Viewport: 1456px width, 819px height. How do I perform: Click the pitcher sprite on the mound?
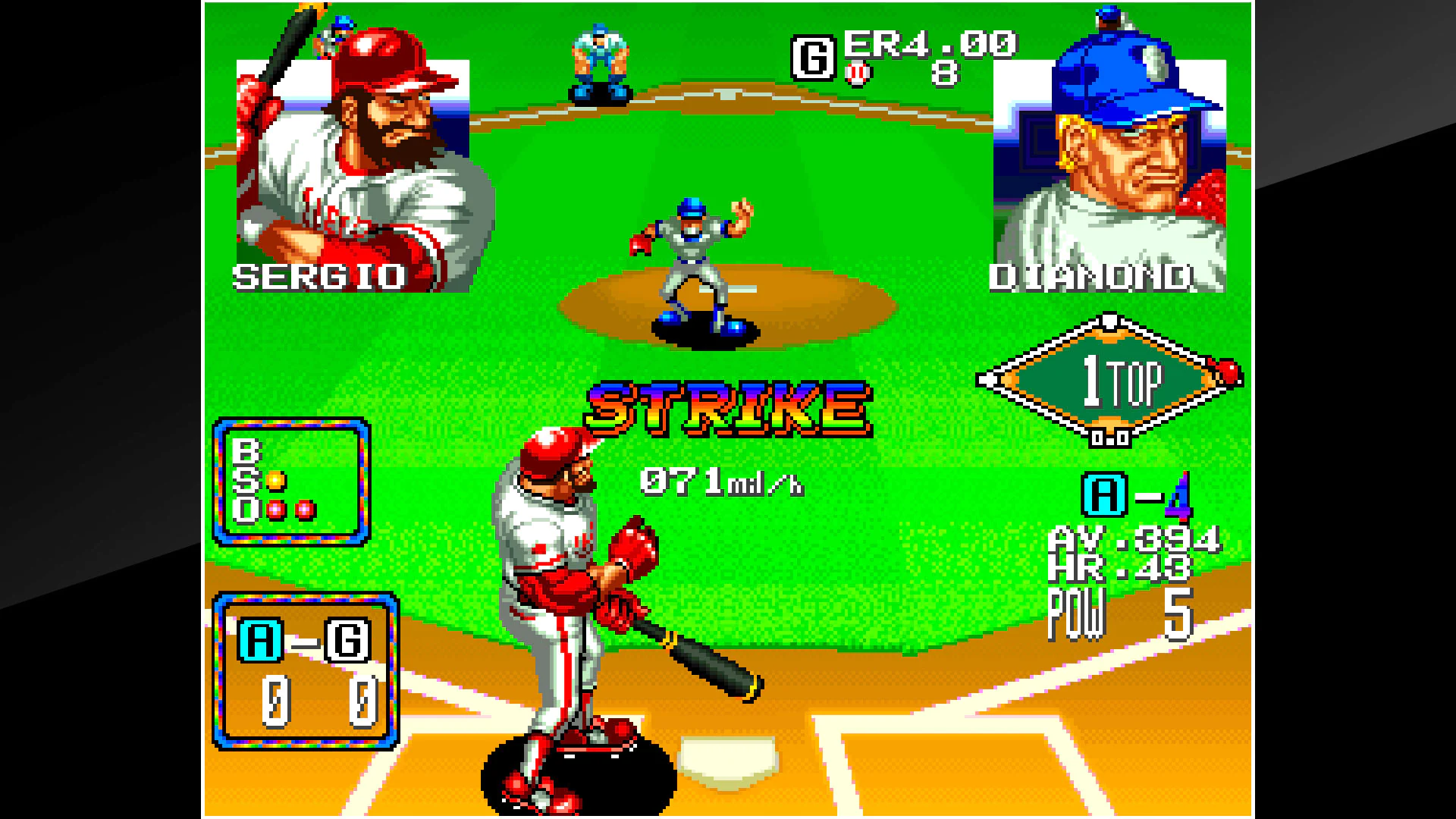pyautogui.click(x=694, y=258)
